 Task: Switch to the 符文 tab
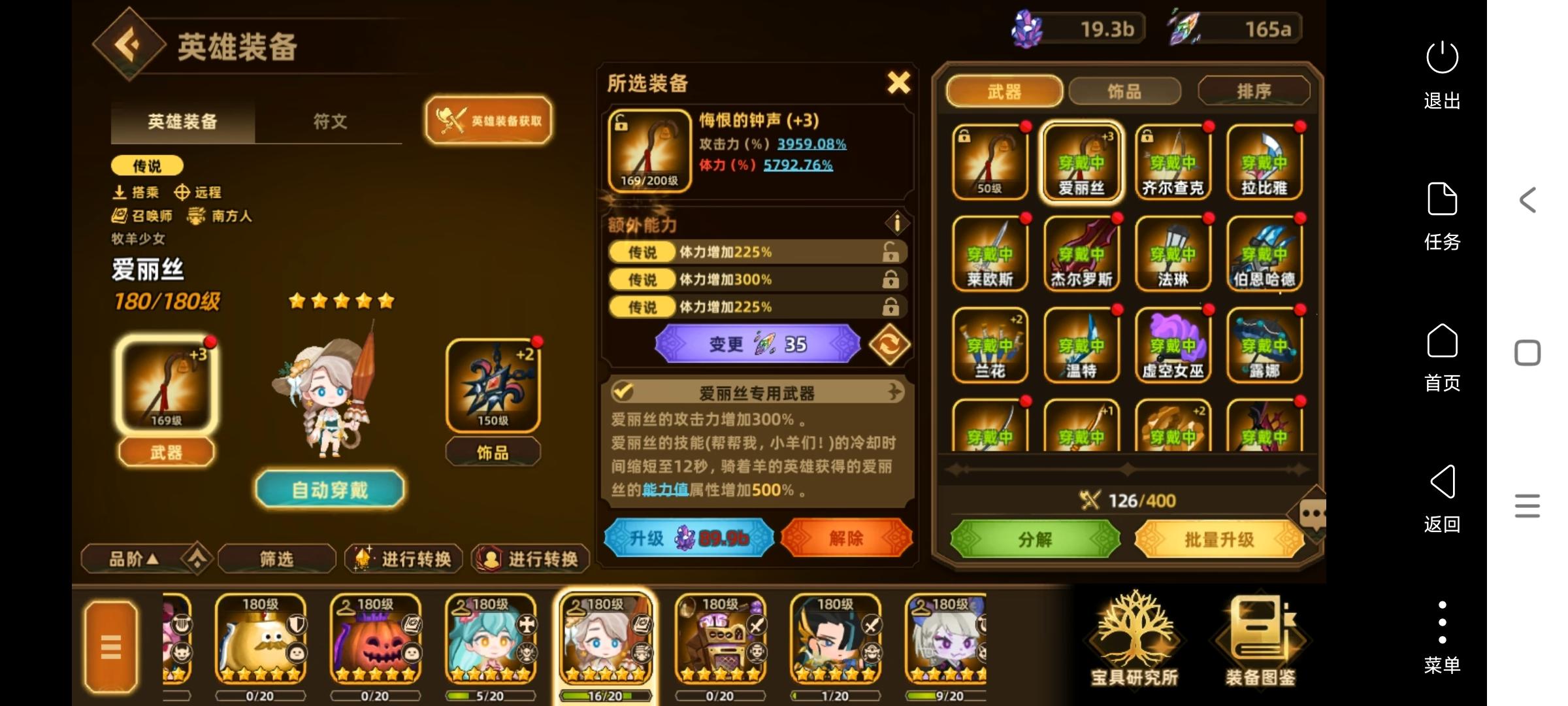329,122
